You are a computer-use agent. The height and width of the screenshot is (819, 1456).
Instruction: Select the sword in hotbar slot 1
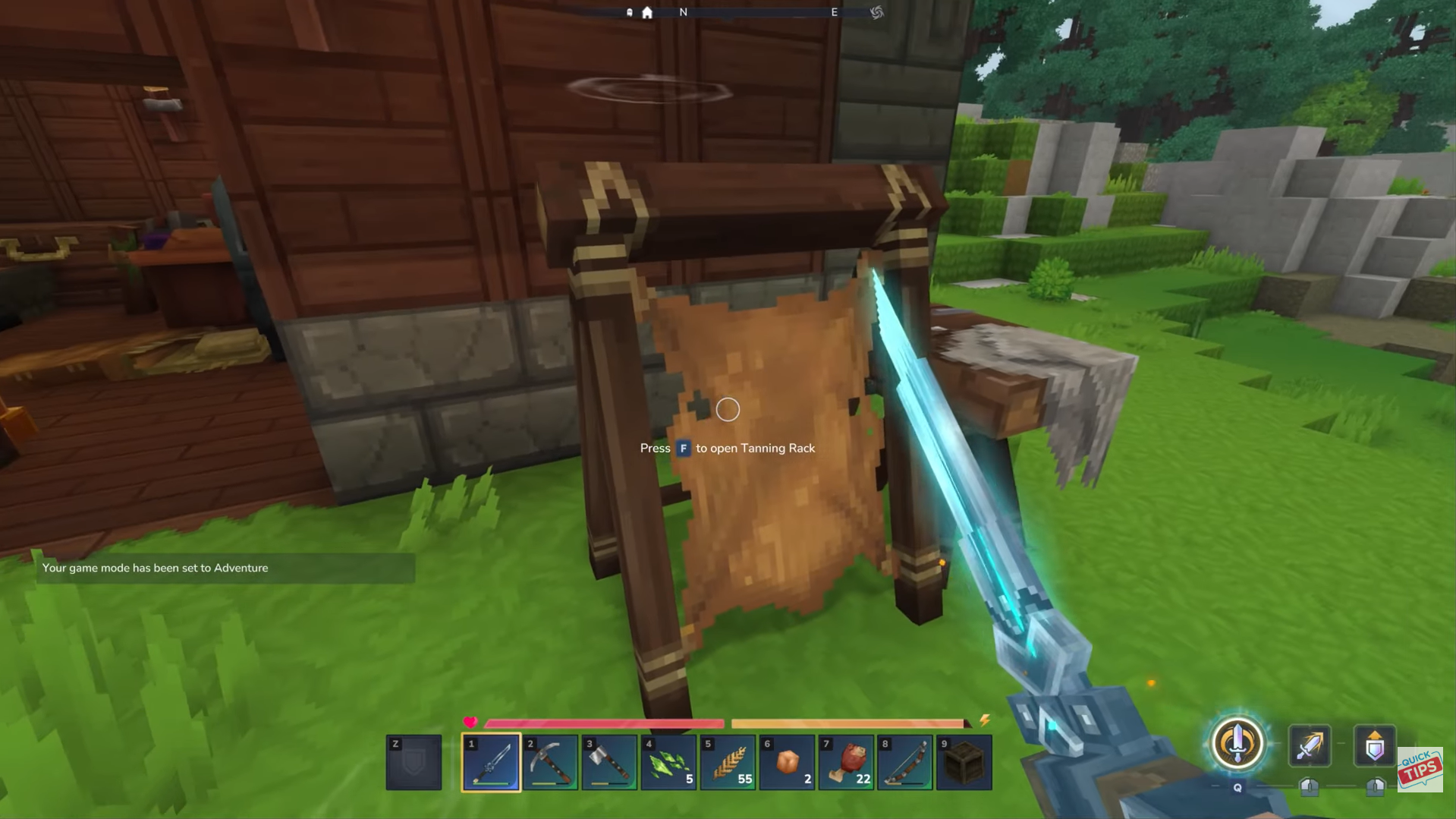(490, 762)
